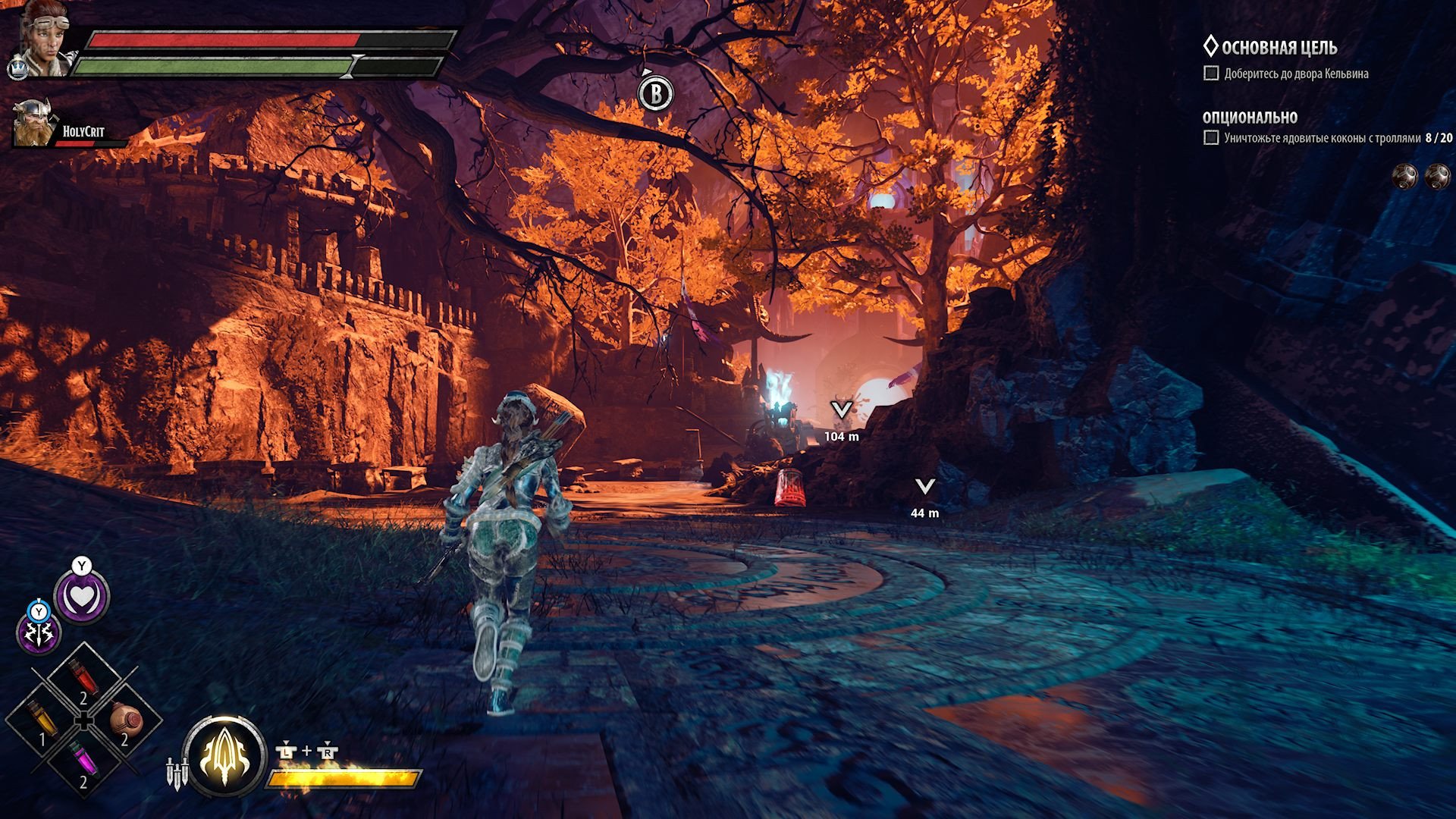The width and height of the screenshot is (1456, 819).
Task: Trigger the golden ultimate ability emblem
Action: 224,756
